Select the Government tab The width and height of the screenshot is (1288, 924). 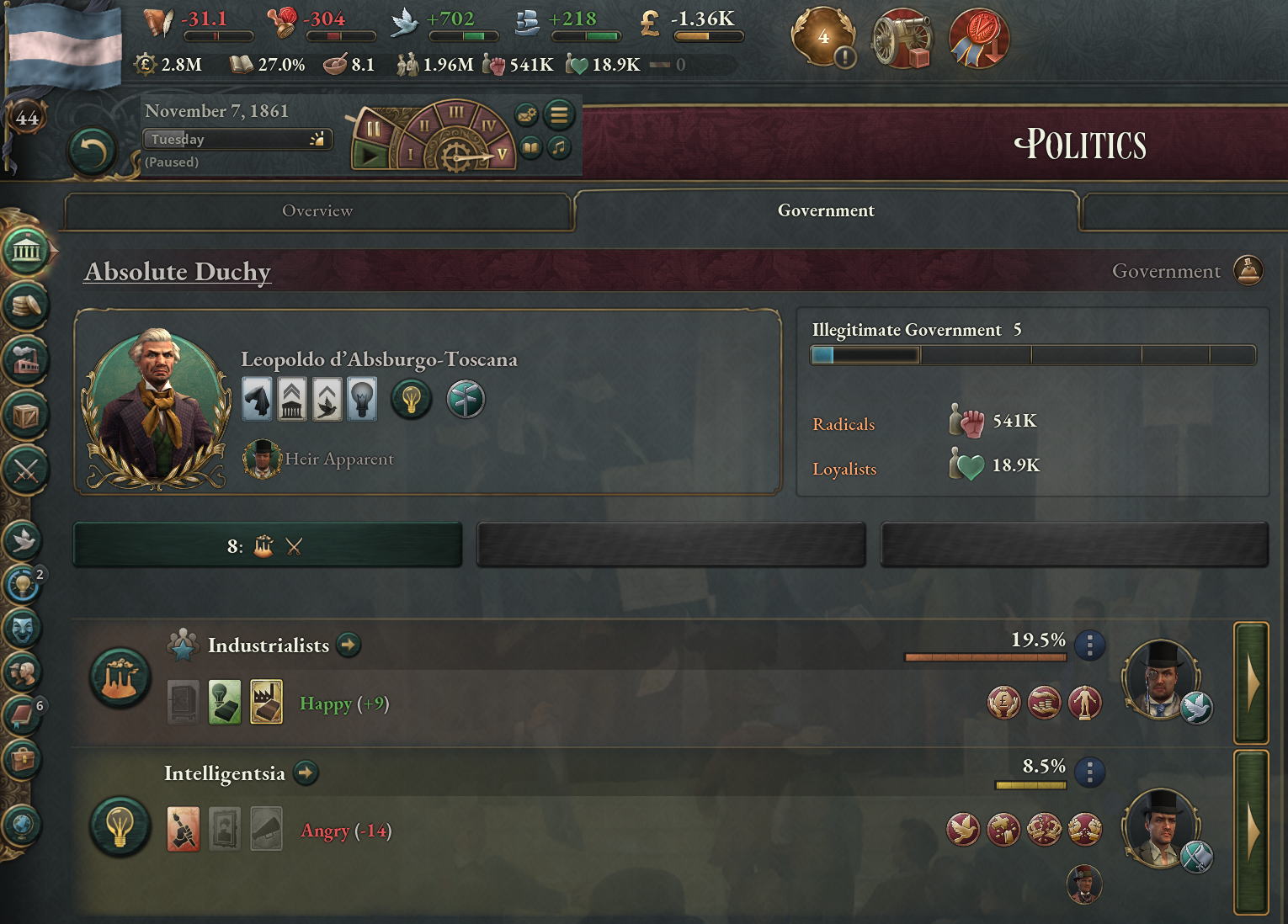(x=825, y=211)
